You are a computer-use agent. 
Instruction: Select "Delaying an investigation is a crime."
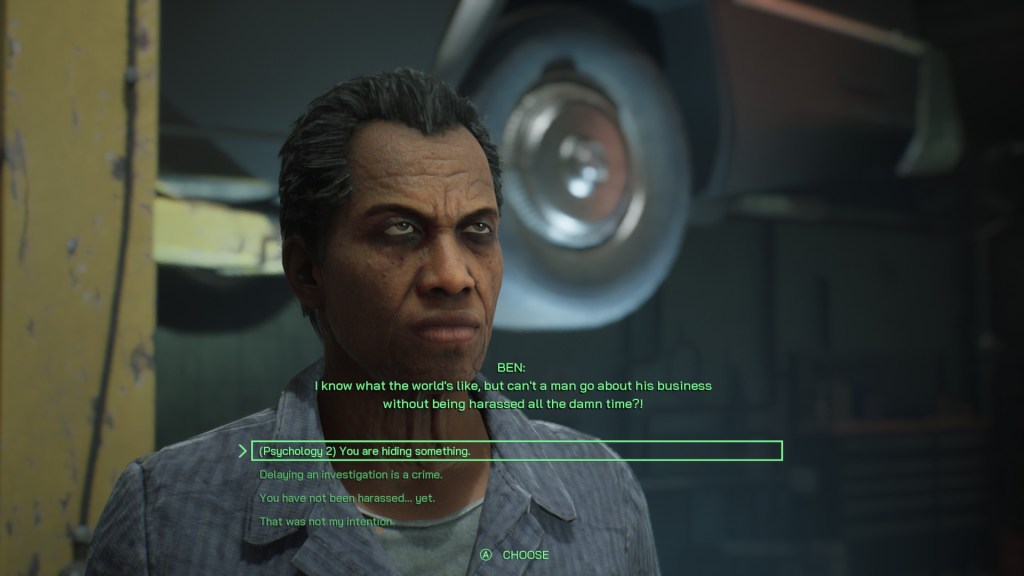point(350,475)
